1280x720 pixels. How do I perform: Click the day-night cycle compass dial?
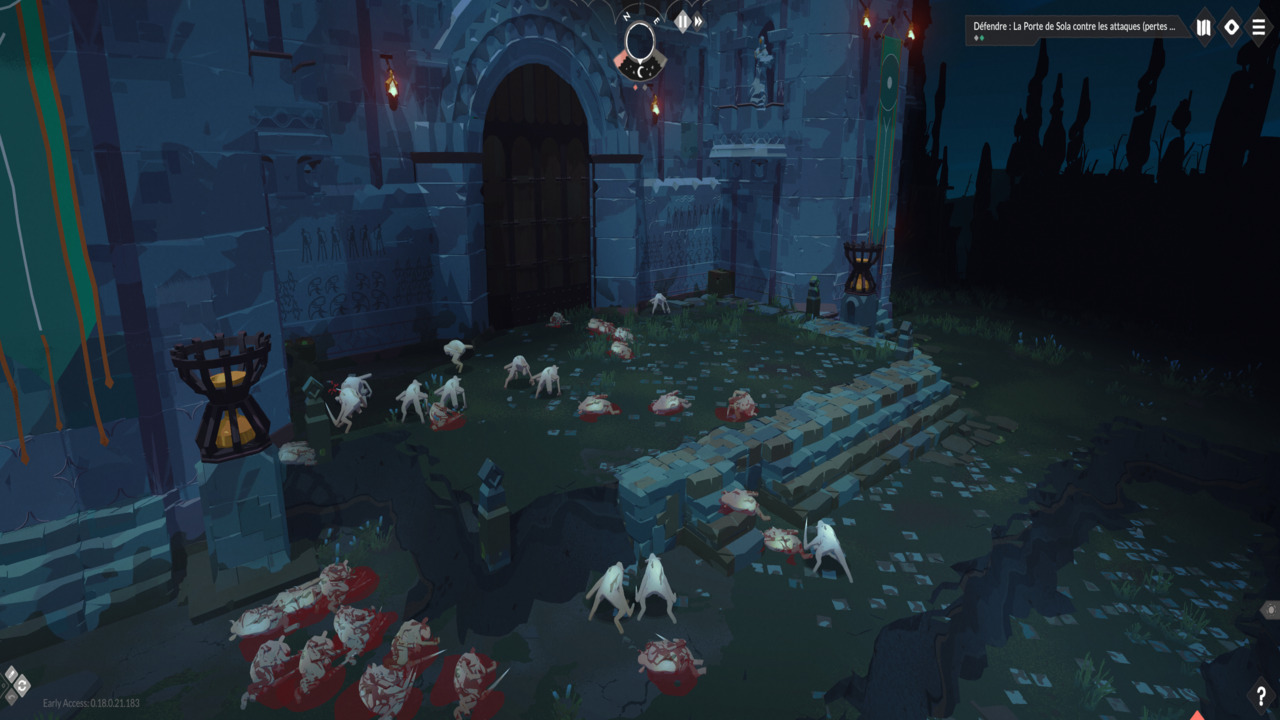pos(639,42)
